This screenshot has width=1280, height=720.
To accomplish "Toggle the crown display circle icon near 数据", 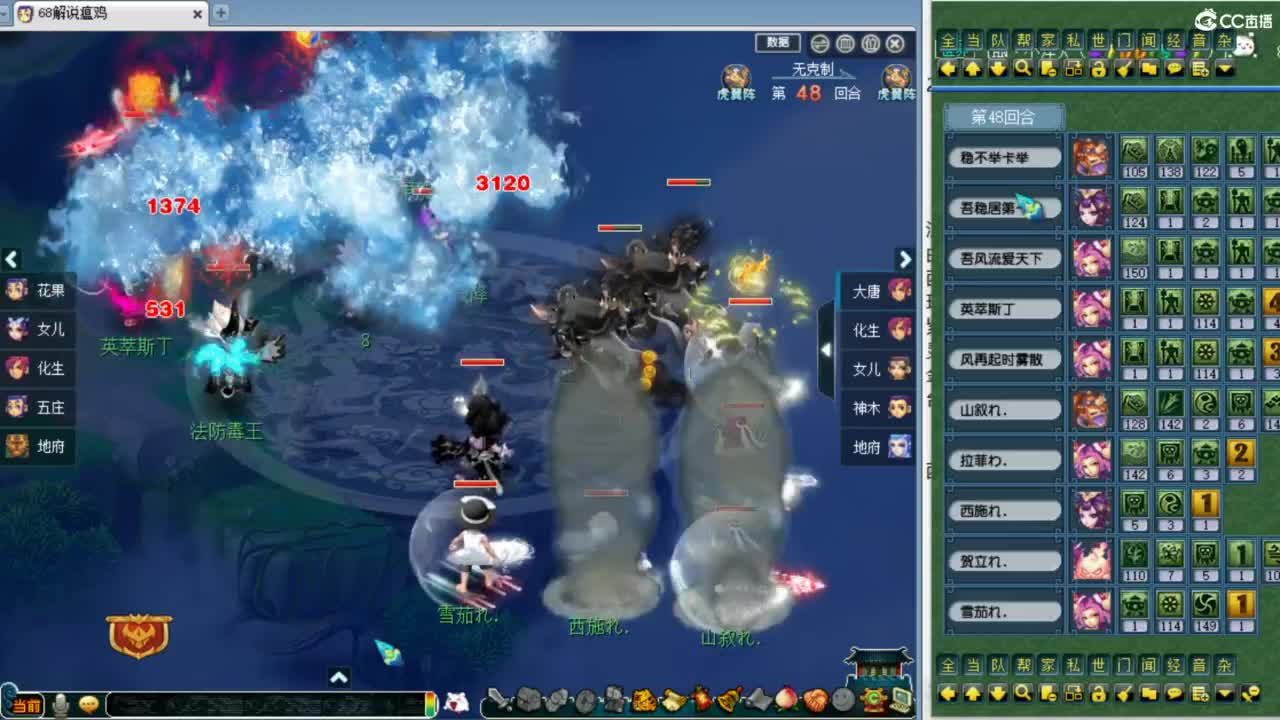I will coord(871,44).
